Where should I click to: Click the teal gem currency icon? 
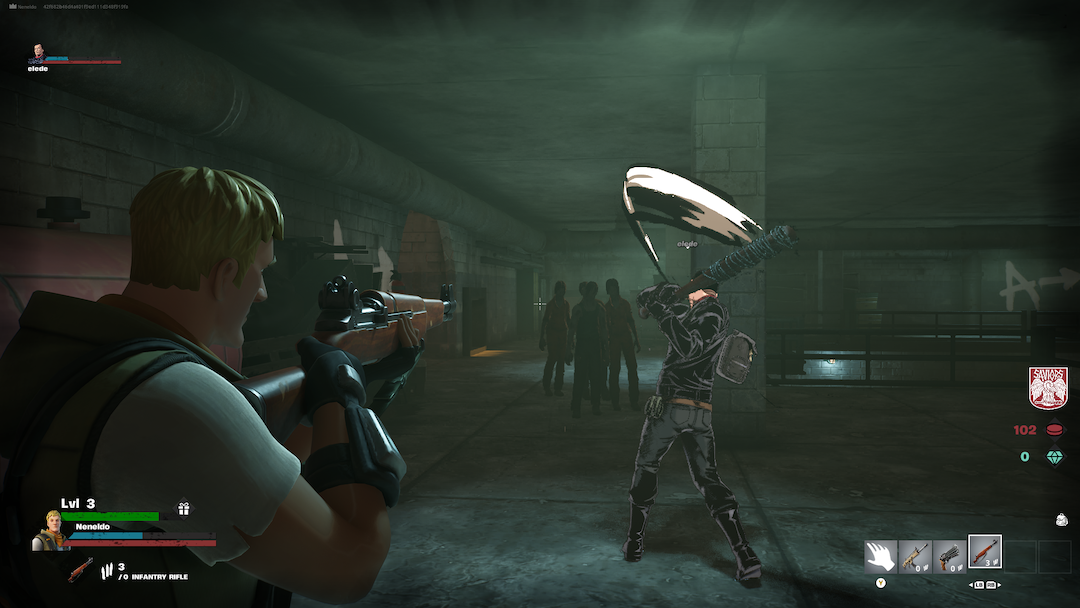click(1055, 457)
